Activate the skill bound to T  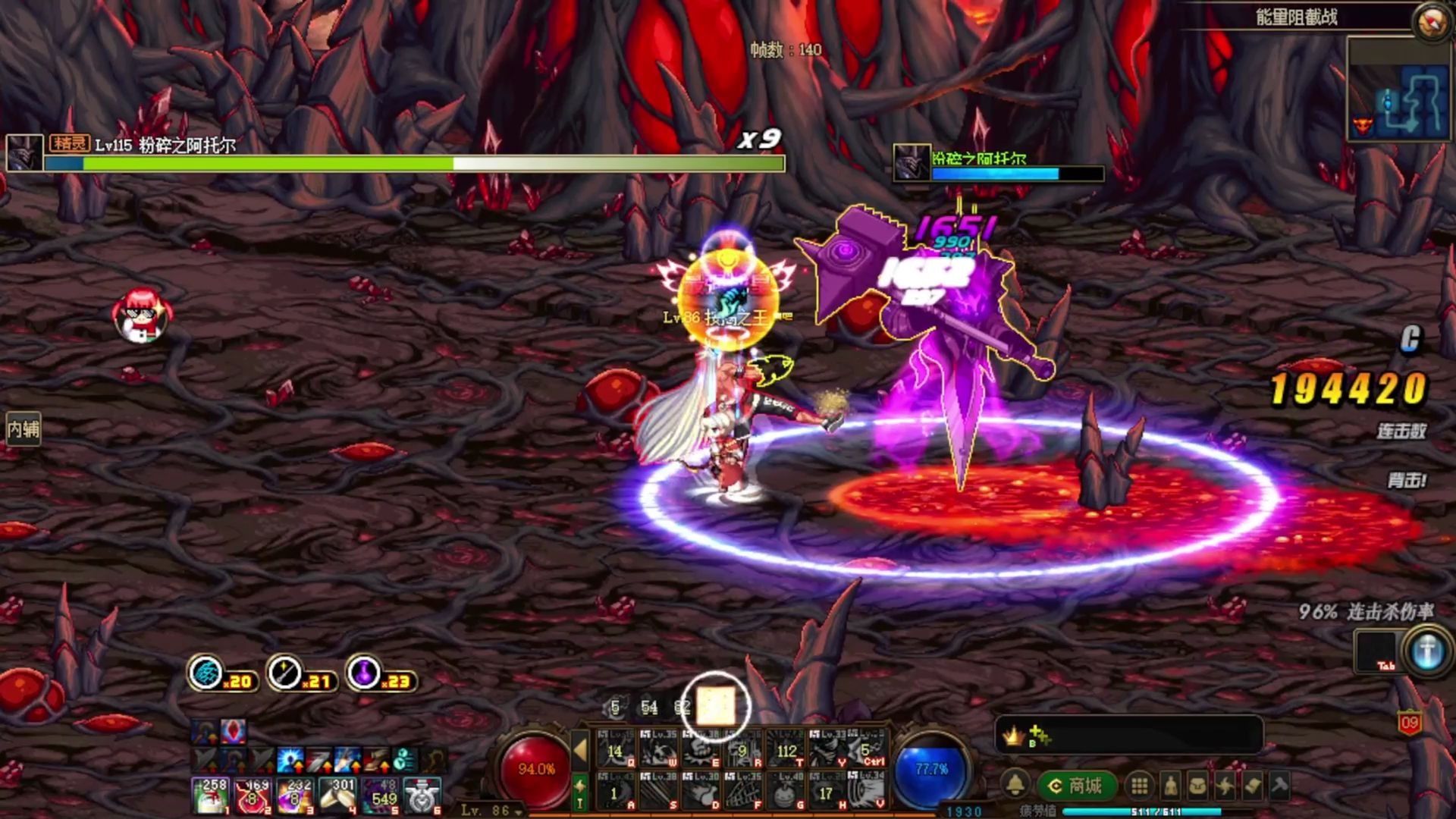coord(786,751)
